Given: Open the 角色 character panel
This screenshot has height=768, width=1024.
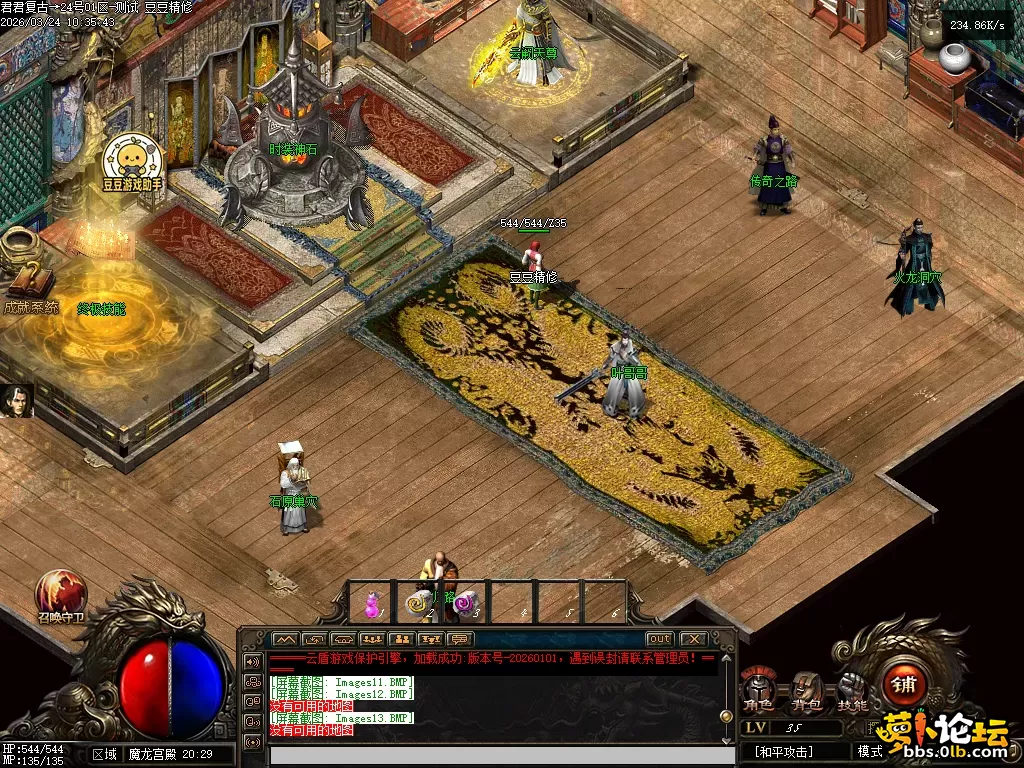Looking at the screenshot, I should pyautogui.click(x=757, y=688).
